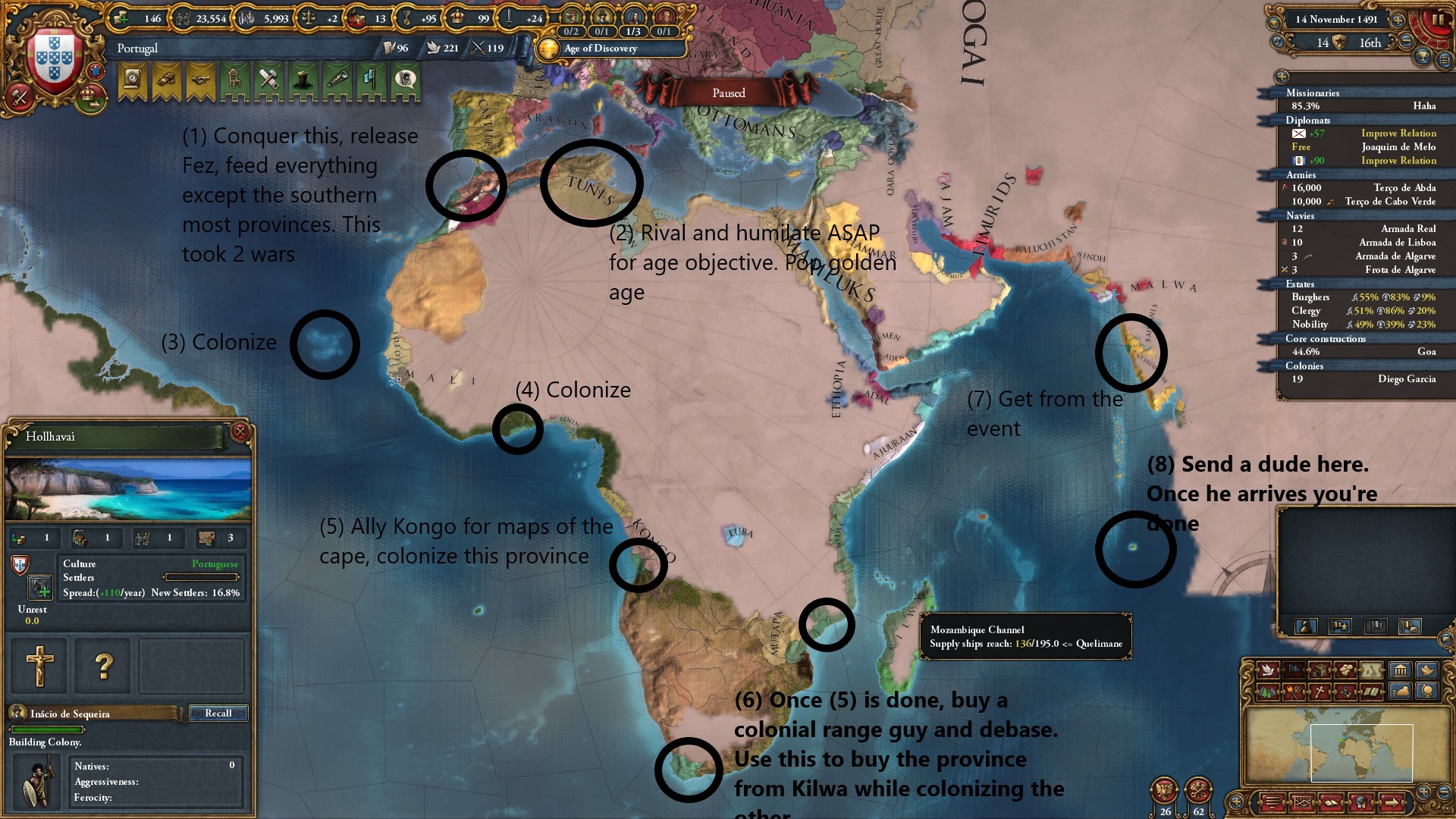This screenshot has width=1456, height=819.
Task: Select the political mapmode flag icon
Action: tap(1294, 670)
